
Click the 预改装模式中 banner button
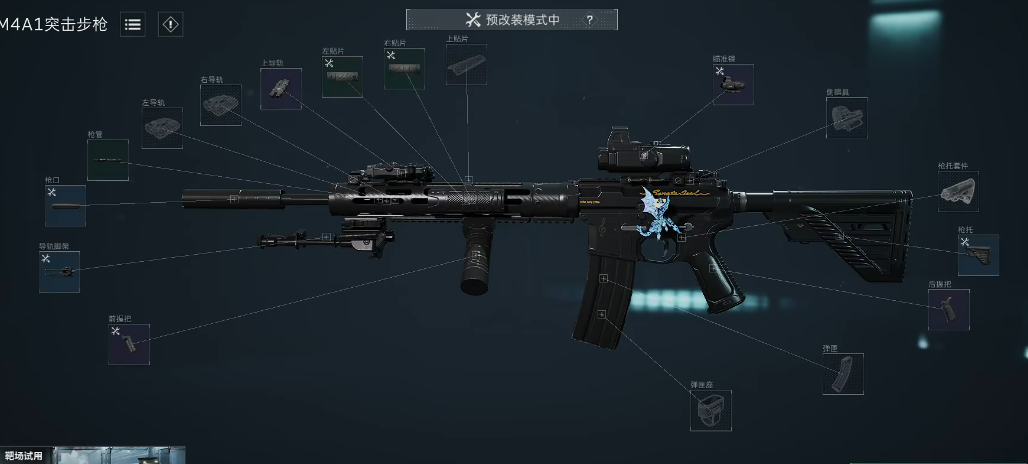[x=511, y=20]
